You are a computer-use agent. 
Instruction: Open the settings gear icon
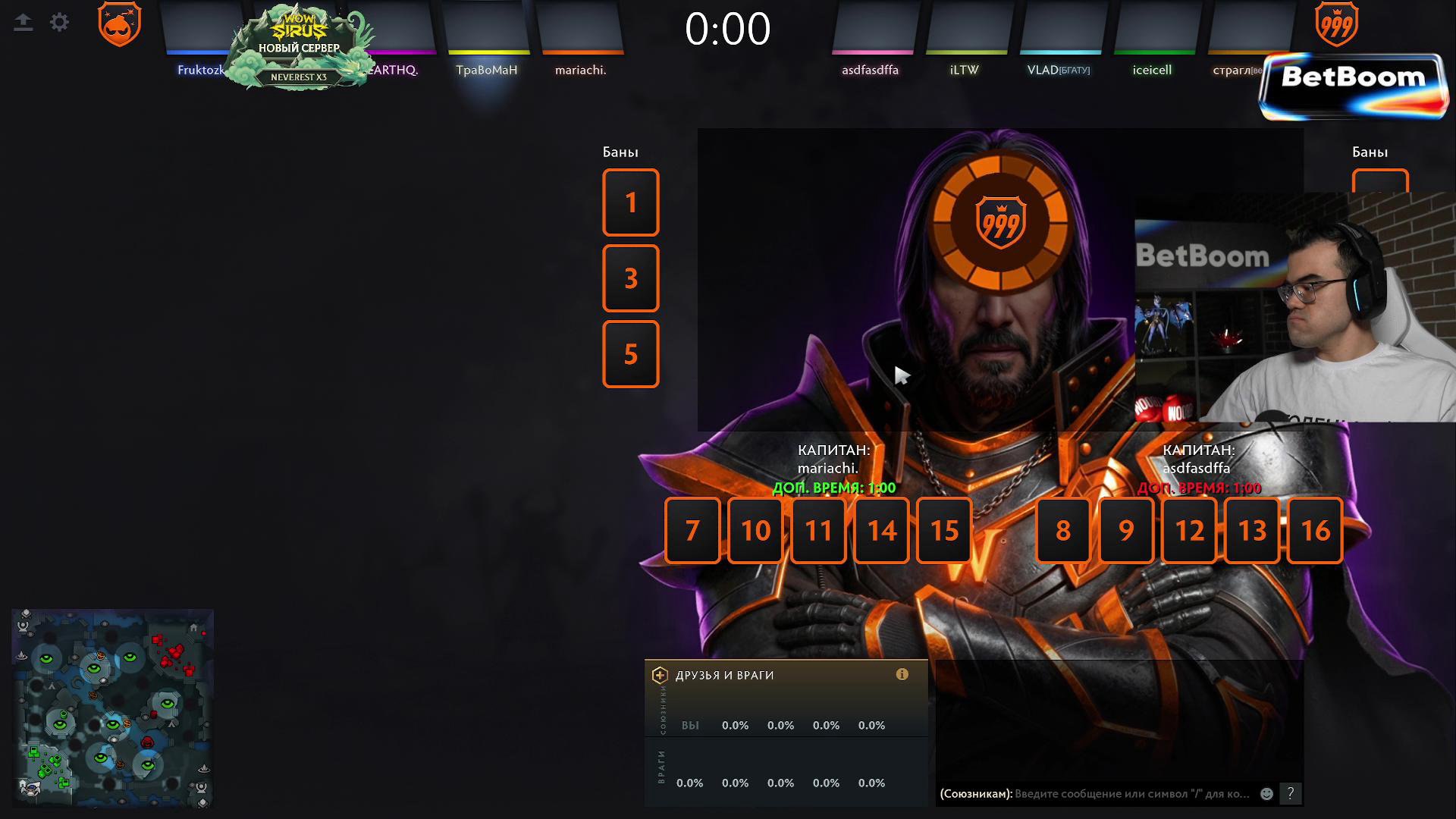tap(59, 23)
